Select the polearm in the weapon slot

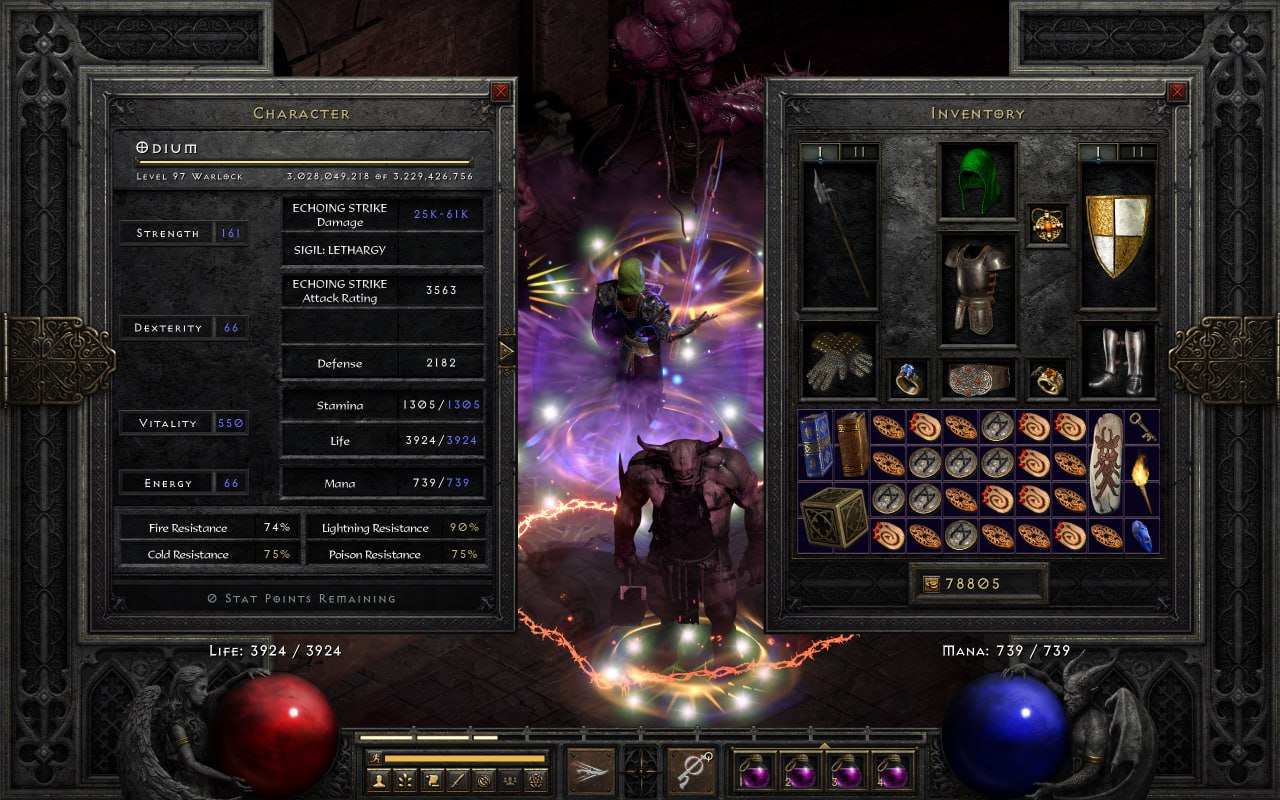coord(839,235)
